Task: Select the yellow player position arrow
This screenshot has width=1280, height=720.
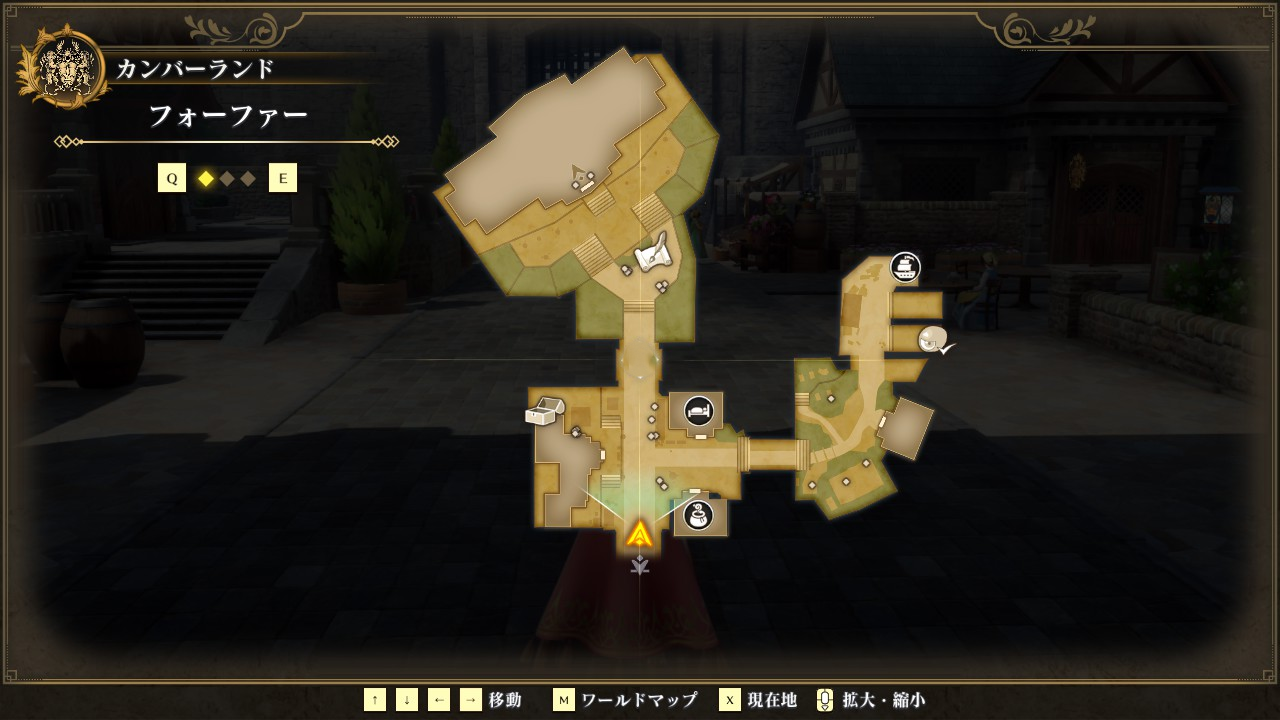Action: [640, 534]
